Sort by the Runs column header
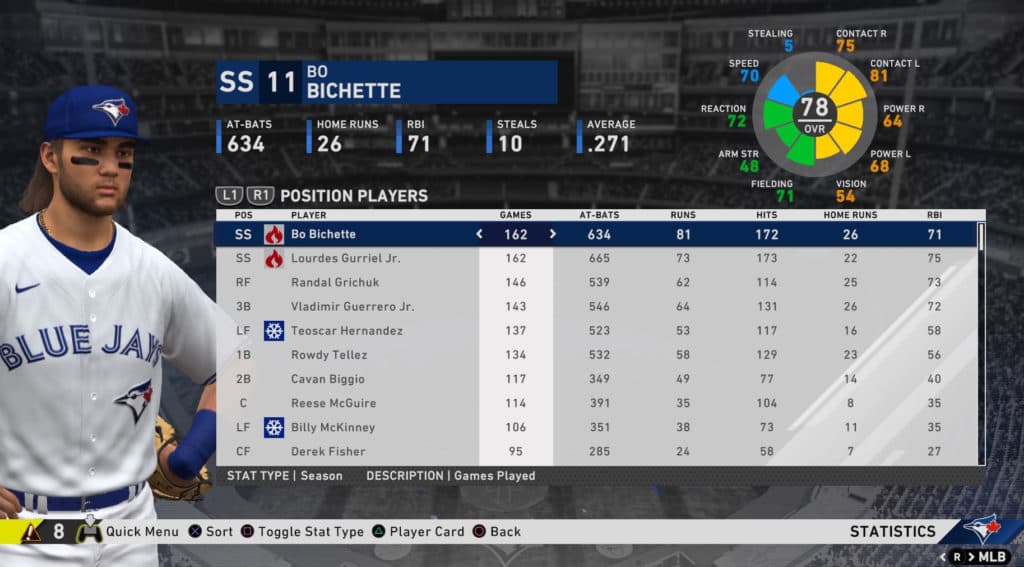 tap(683, 215)
